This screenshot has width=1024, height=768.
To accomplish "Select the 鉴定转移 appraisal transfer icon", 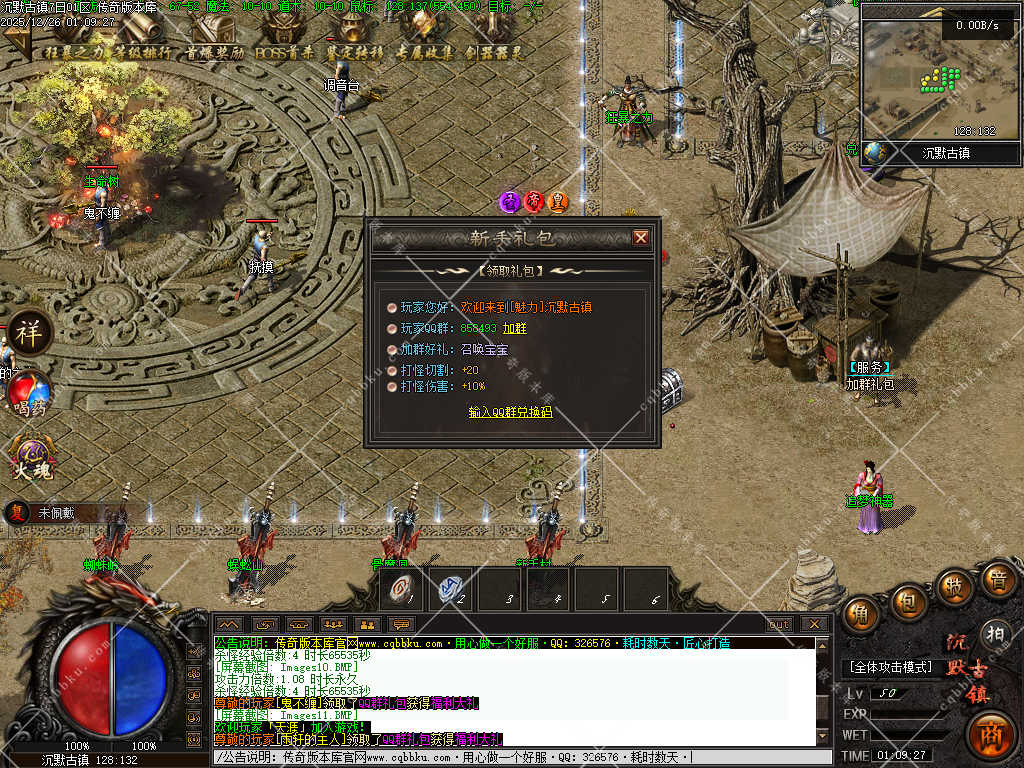I will (354, 40).
